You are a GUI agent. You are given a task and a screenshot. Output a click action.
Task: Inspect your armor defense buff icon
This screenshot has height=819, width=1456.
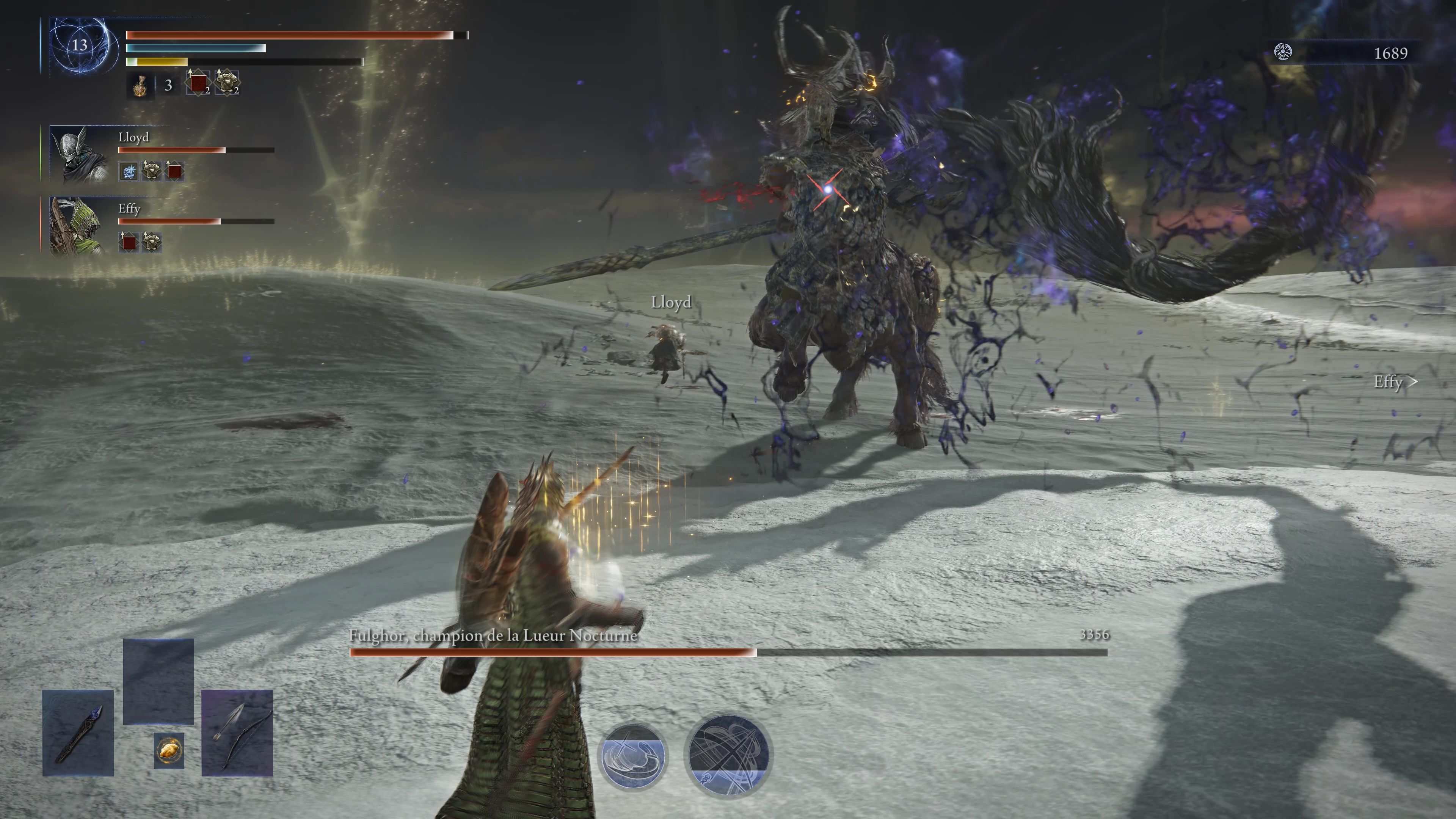[227, 84]
